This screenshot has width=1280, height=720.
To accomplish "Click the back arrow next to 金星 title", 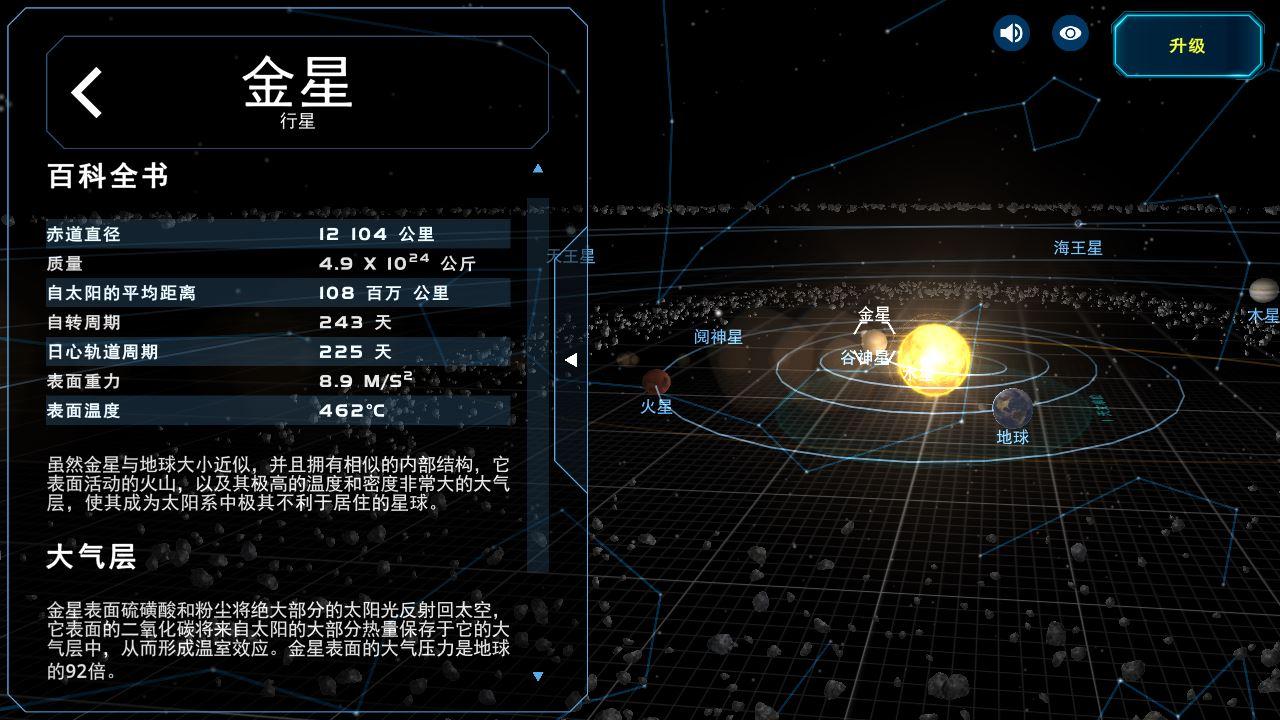I will 86,90.
